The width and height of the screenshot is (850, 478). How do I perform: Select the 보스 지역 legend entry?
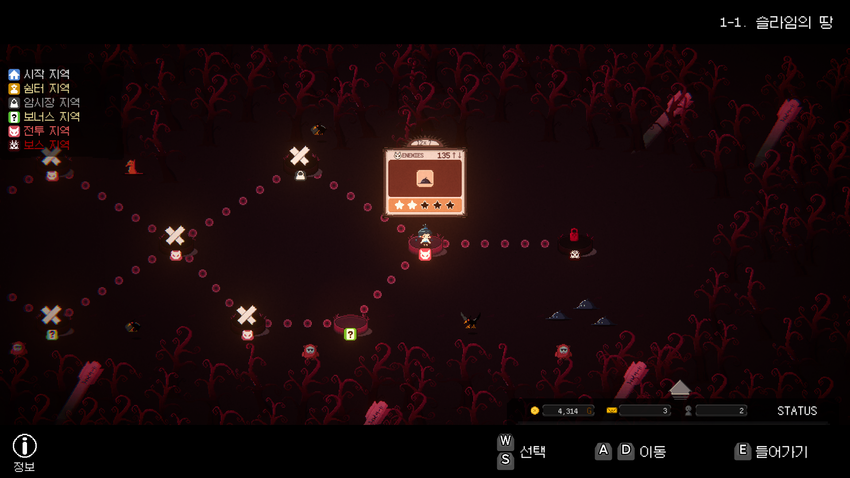(x=40, y=145)
